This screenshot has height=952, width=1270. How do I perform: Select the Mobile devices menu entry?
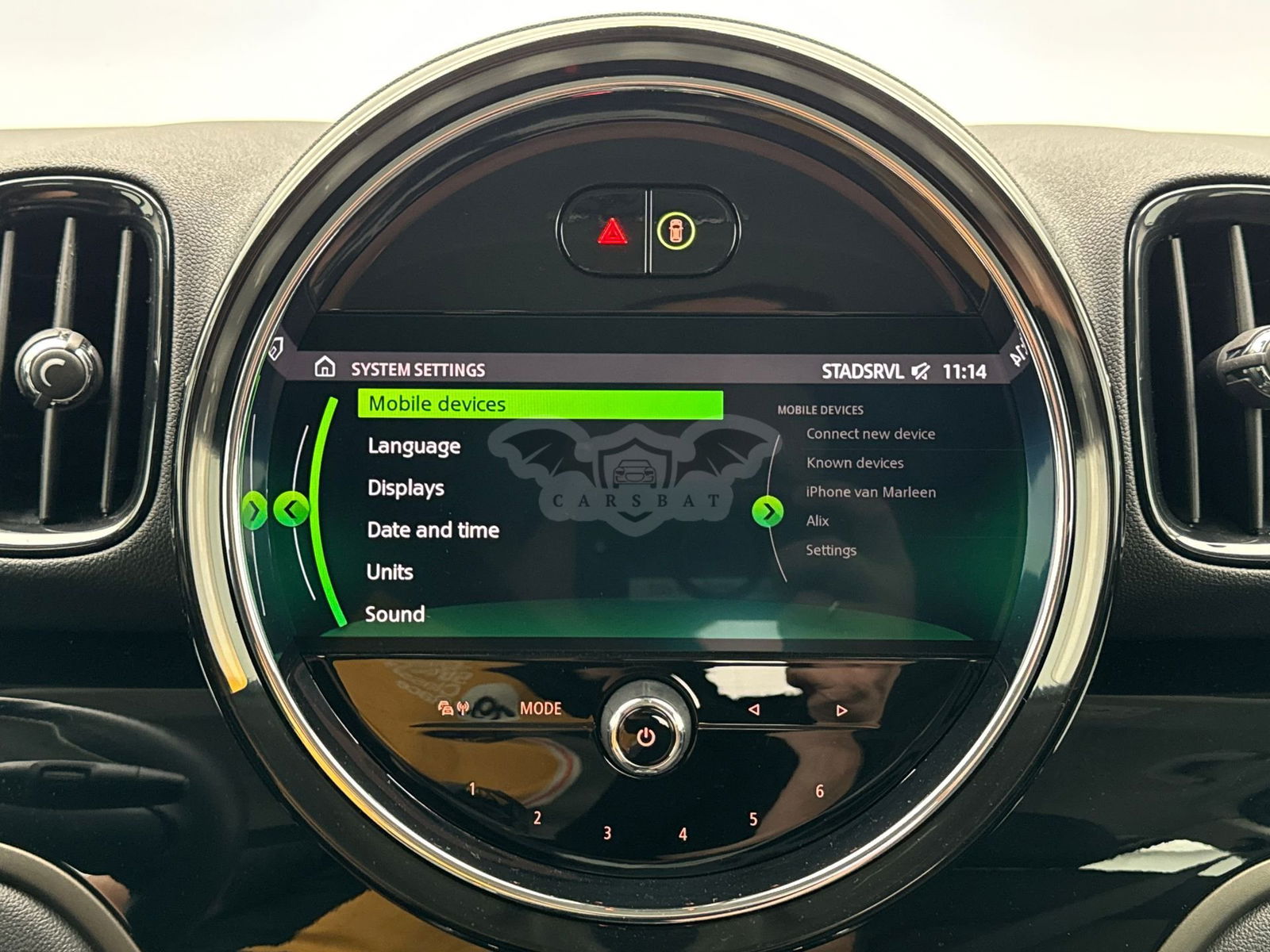point(540,404)
